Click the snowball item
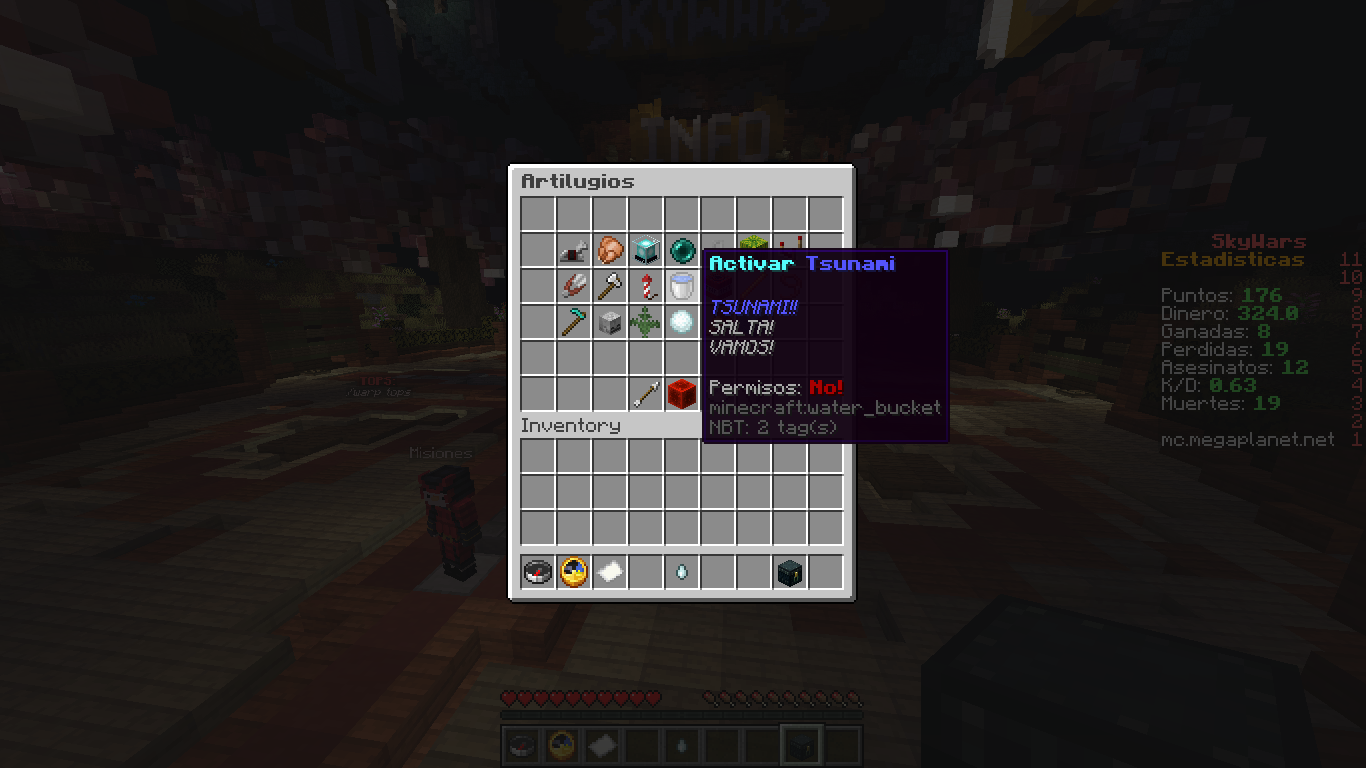This screenshot has height=768, width=1366. coord(682,322)
